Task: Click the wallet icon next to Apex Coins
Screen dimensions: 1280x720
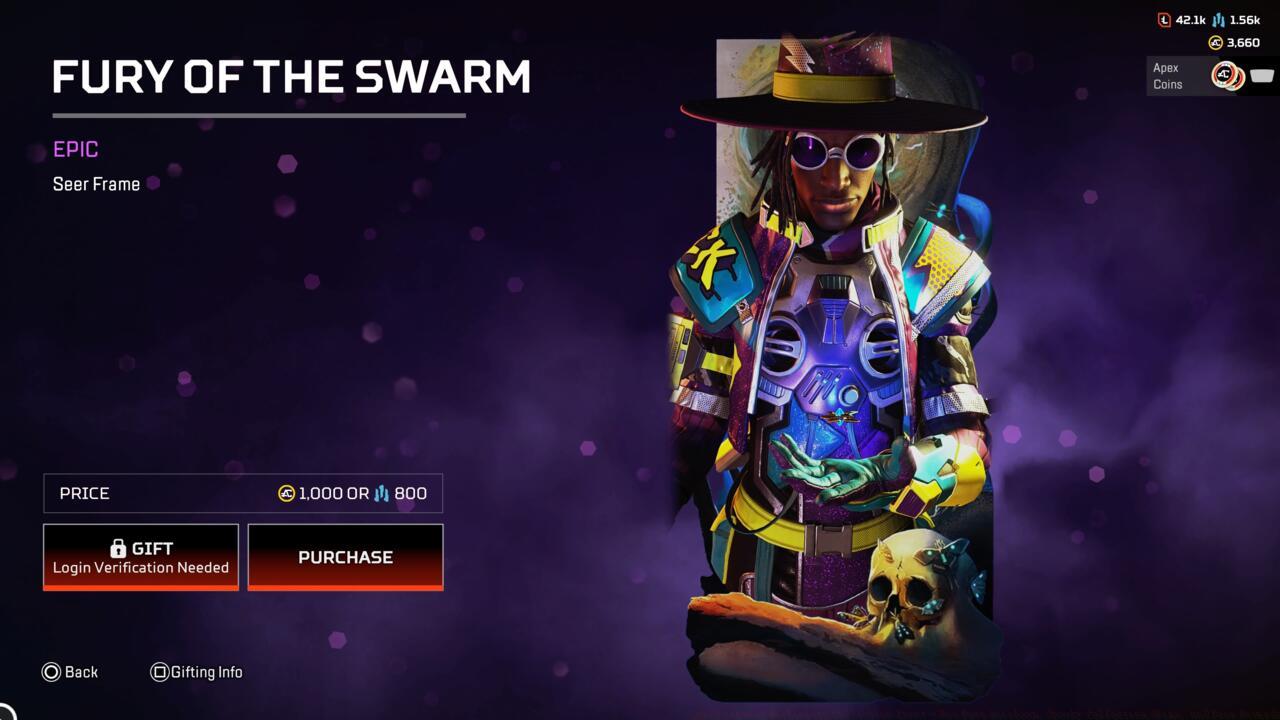Action: tap(1260, 76)
